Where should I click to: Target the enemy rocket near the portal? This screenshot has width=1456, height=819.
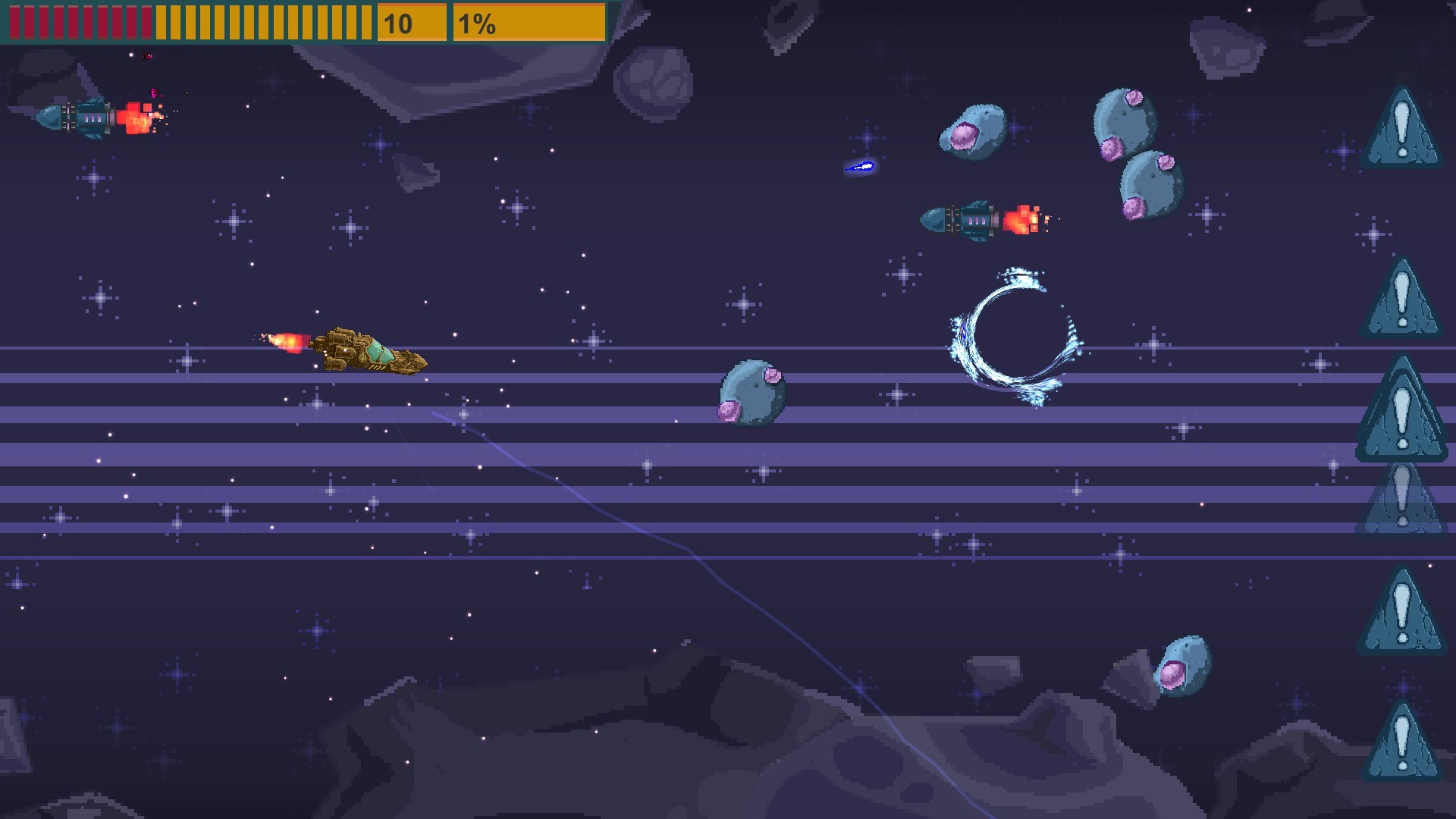[x=971, y=218]
